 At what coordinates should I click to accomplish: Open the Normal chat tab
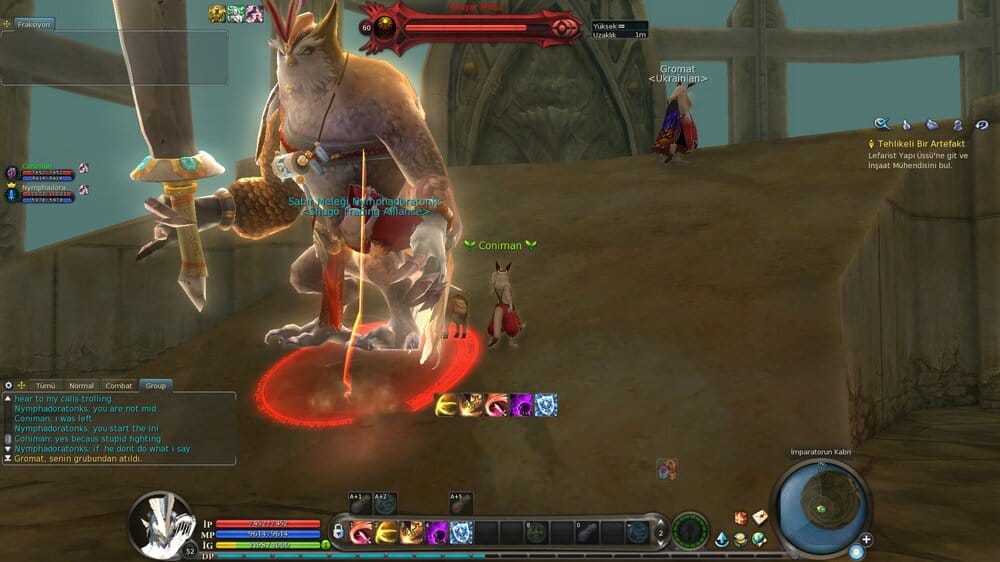pos(81,385)
